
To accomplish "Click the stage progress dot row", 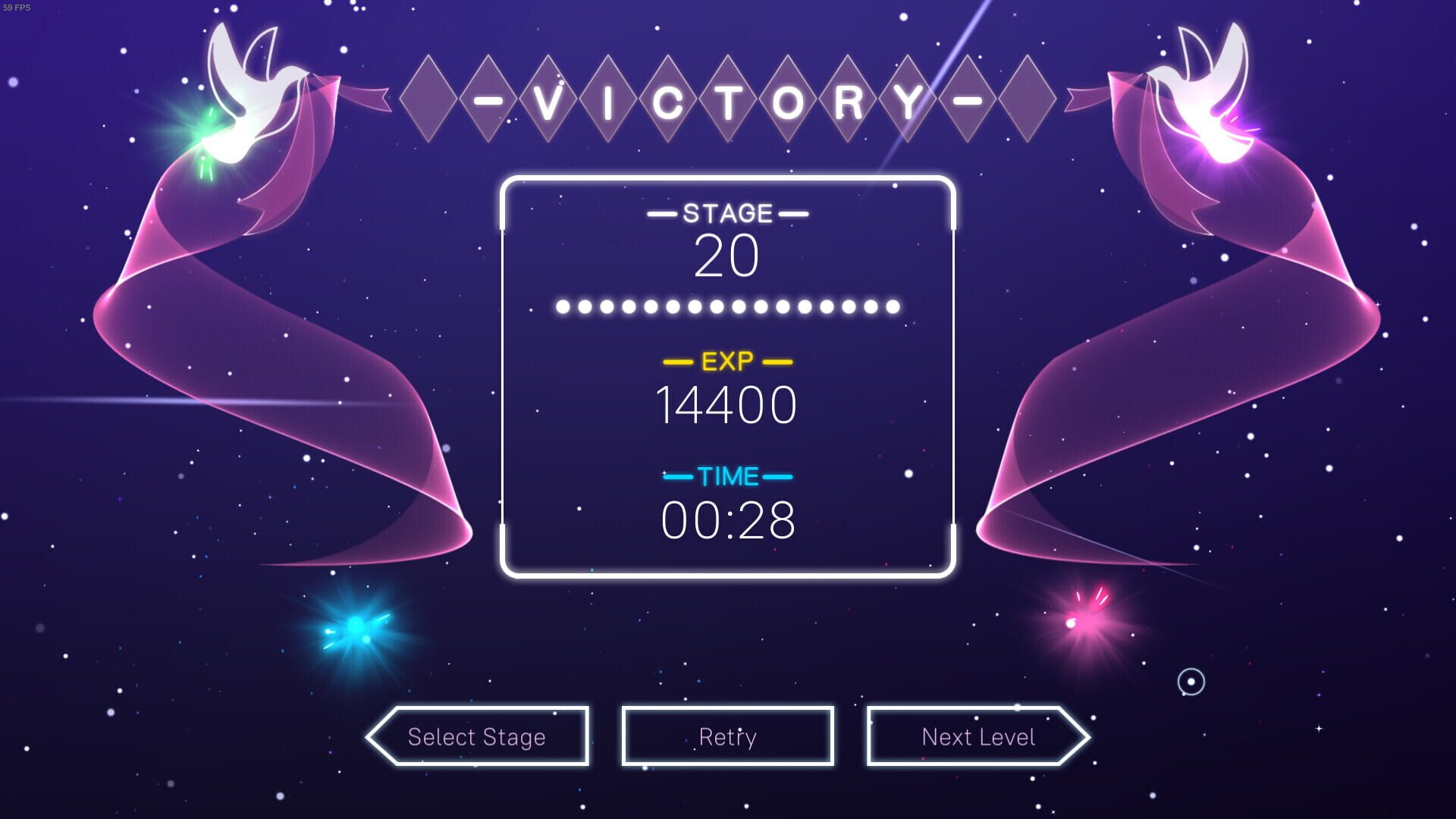I will (x=728, y=306).
